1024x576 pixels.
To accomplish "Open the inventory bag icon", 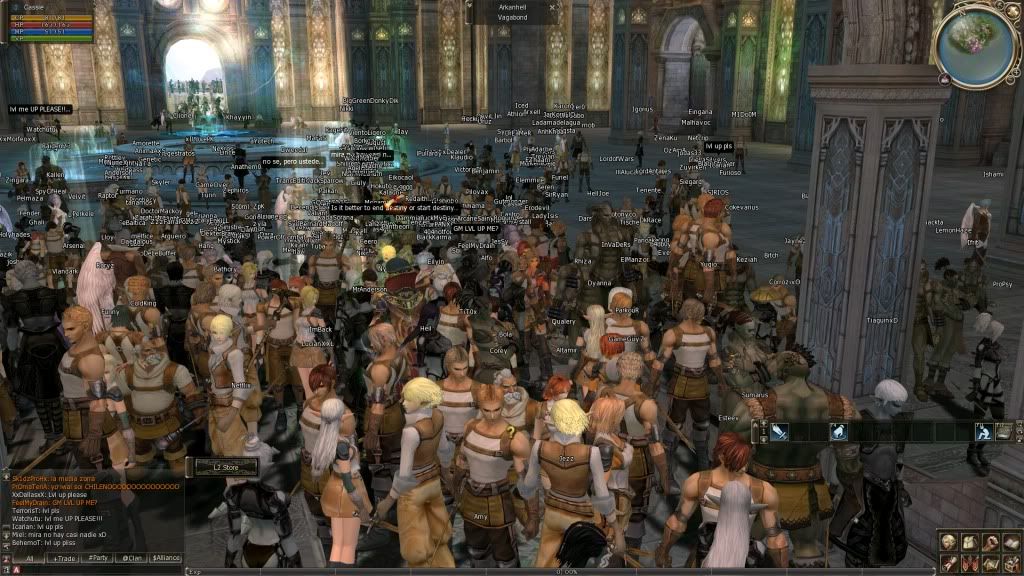I will [x=969, y=543].
